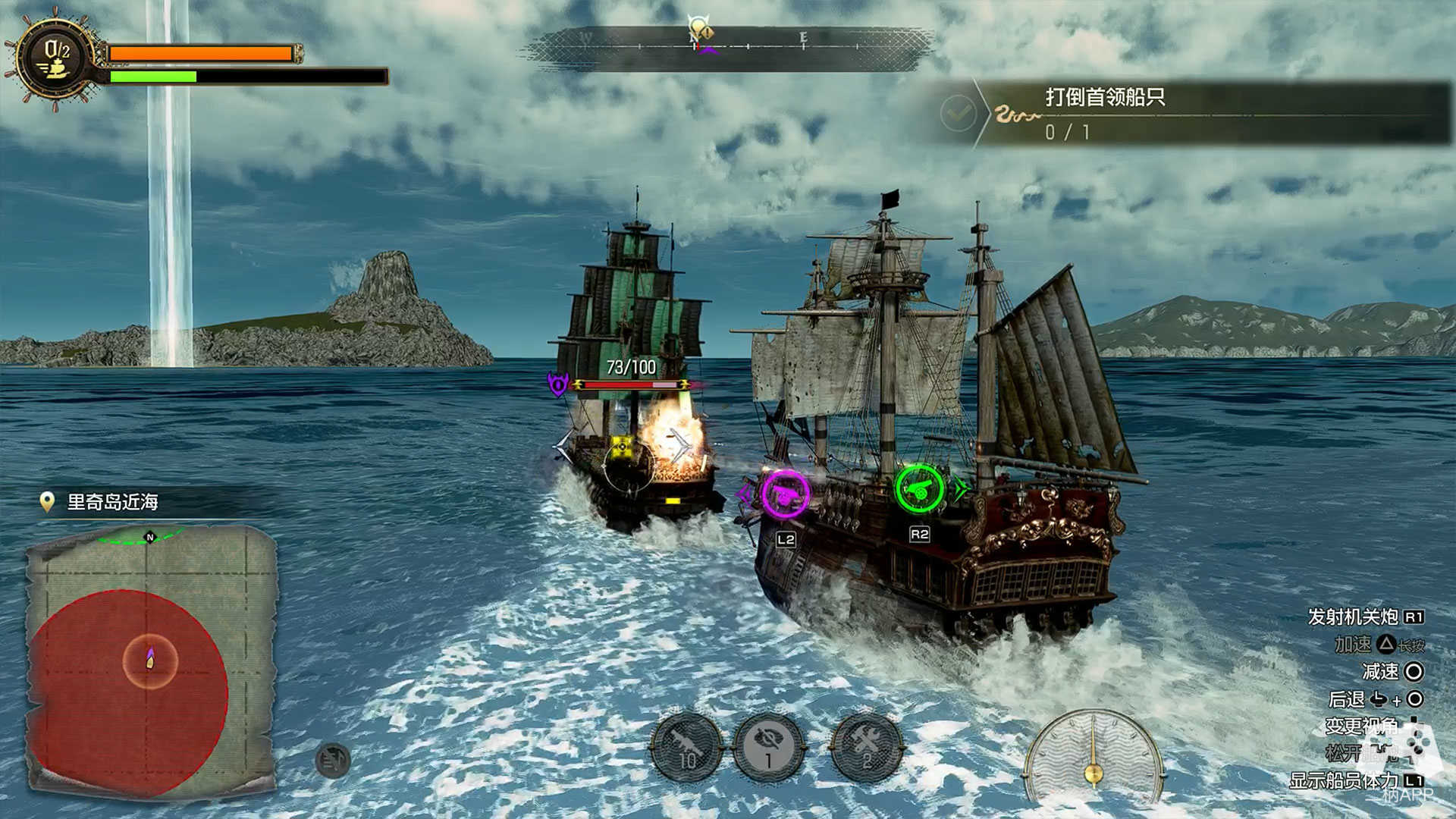Screen dimensions: 1456x819
Task: Select the rocket launcher item with 10 ammo
Action: pos(687,748)
